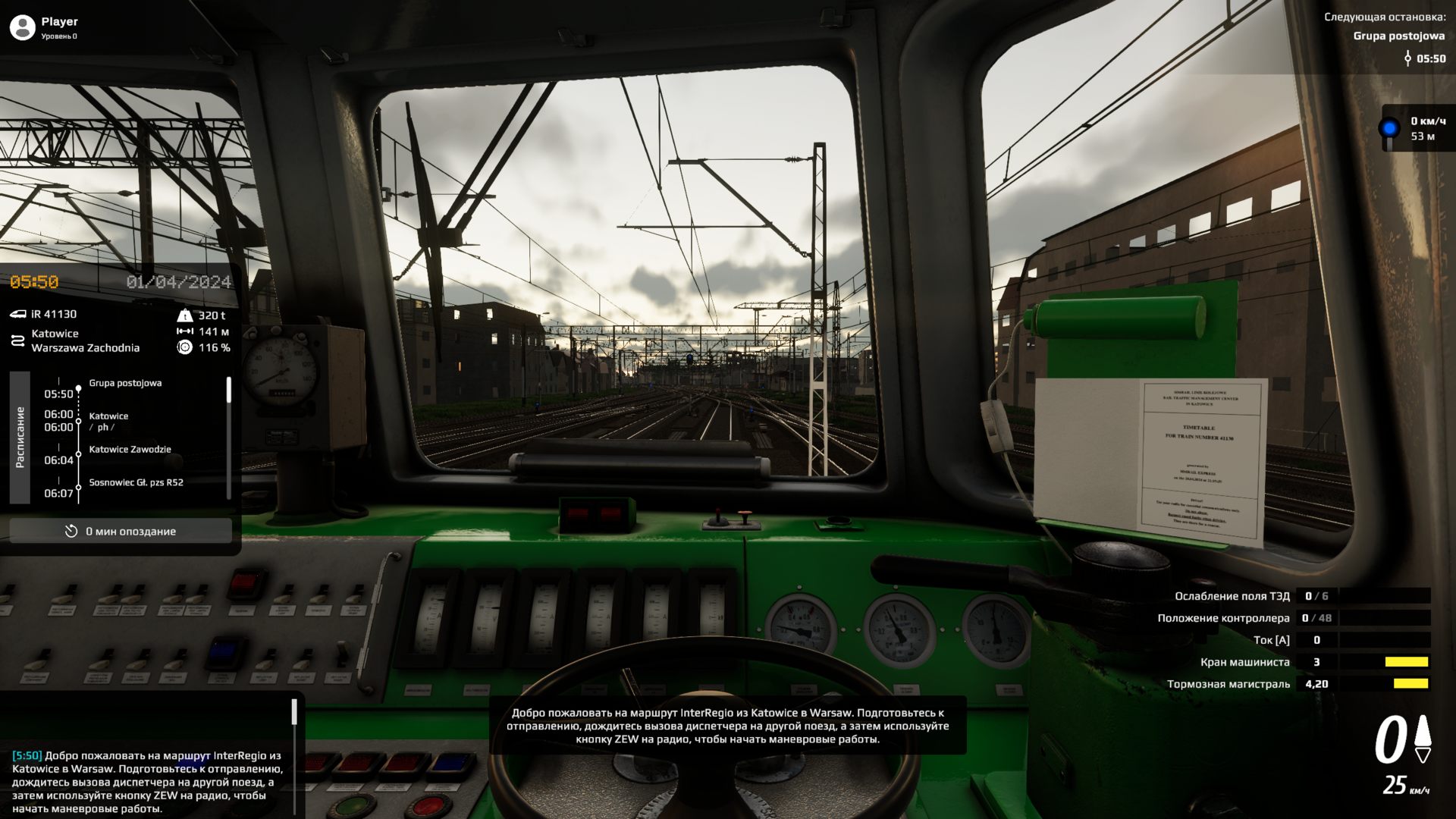Click the route icon next to Katowice
This screenshot has height=819, width=1456.
[x=17, y=340]
